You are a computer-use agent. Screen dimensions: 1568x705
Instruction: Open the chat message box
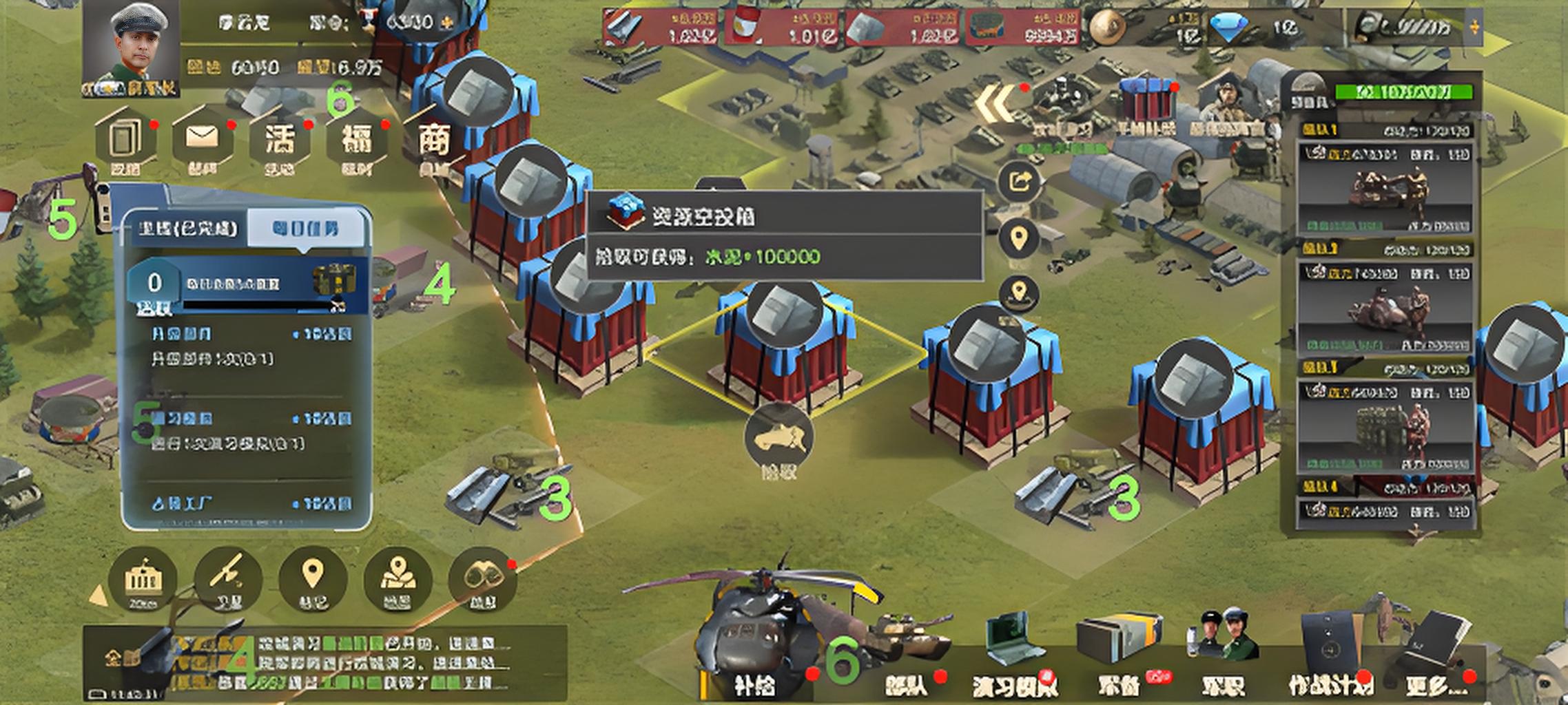tap(324, 664)
